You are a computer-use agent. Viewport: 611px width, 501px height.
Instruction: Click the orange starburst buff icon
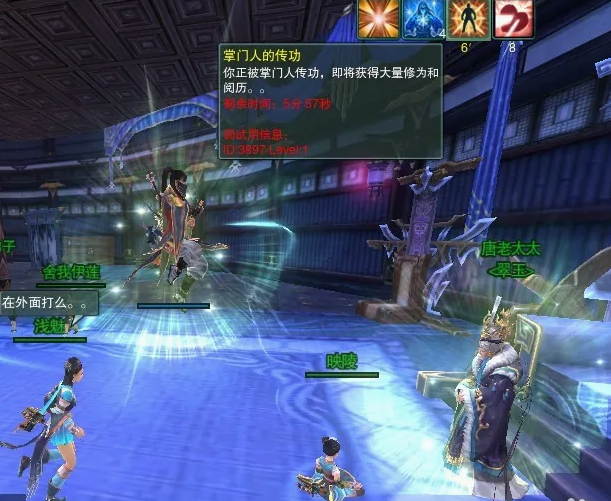point(379,18)
